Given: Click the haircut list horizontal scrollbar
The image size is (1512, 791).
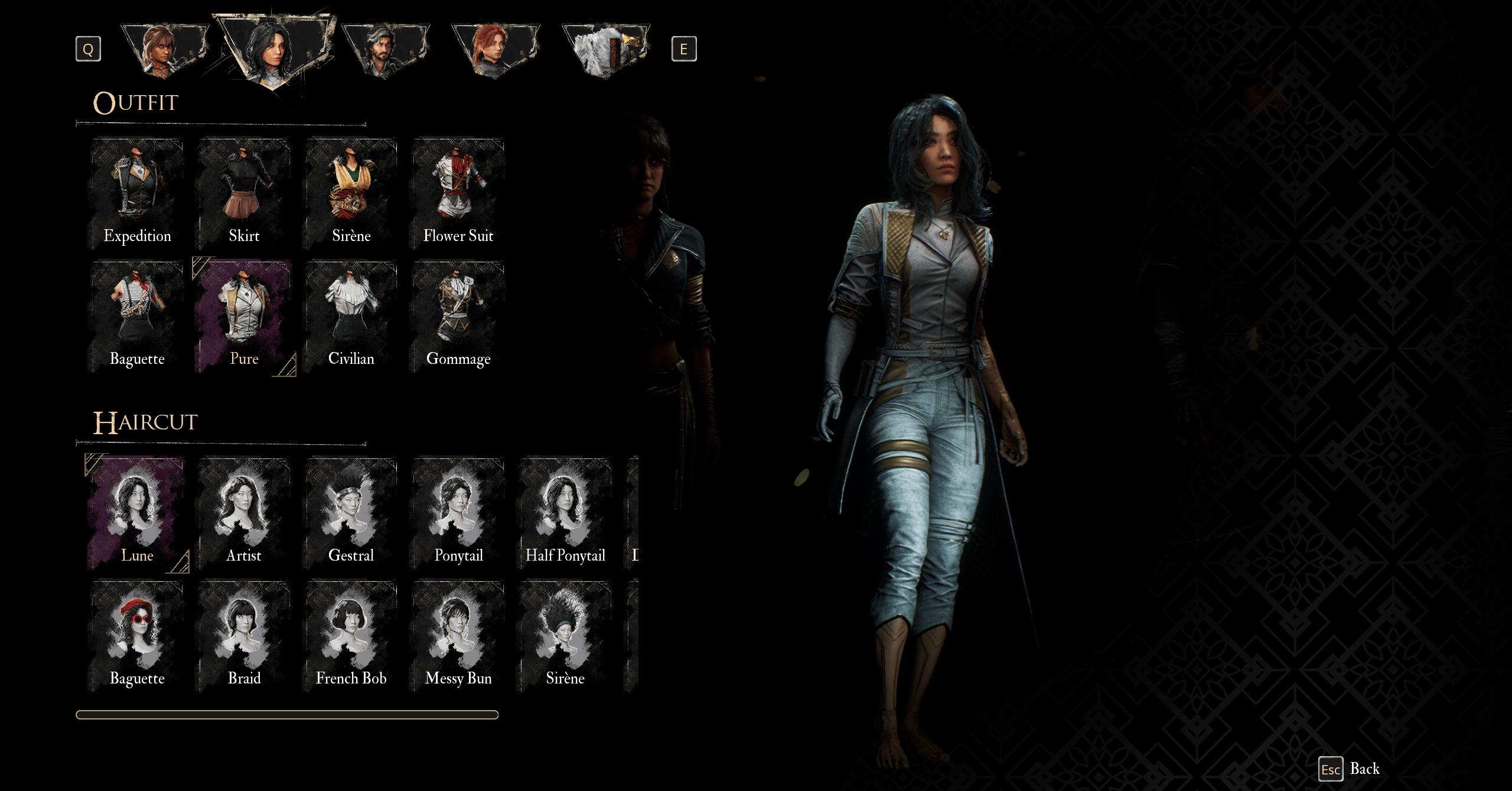Looking at the screenshot, I should (x=287, y=715).
